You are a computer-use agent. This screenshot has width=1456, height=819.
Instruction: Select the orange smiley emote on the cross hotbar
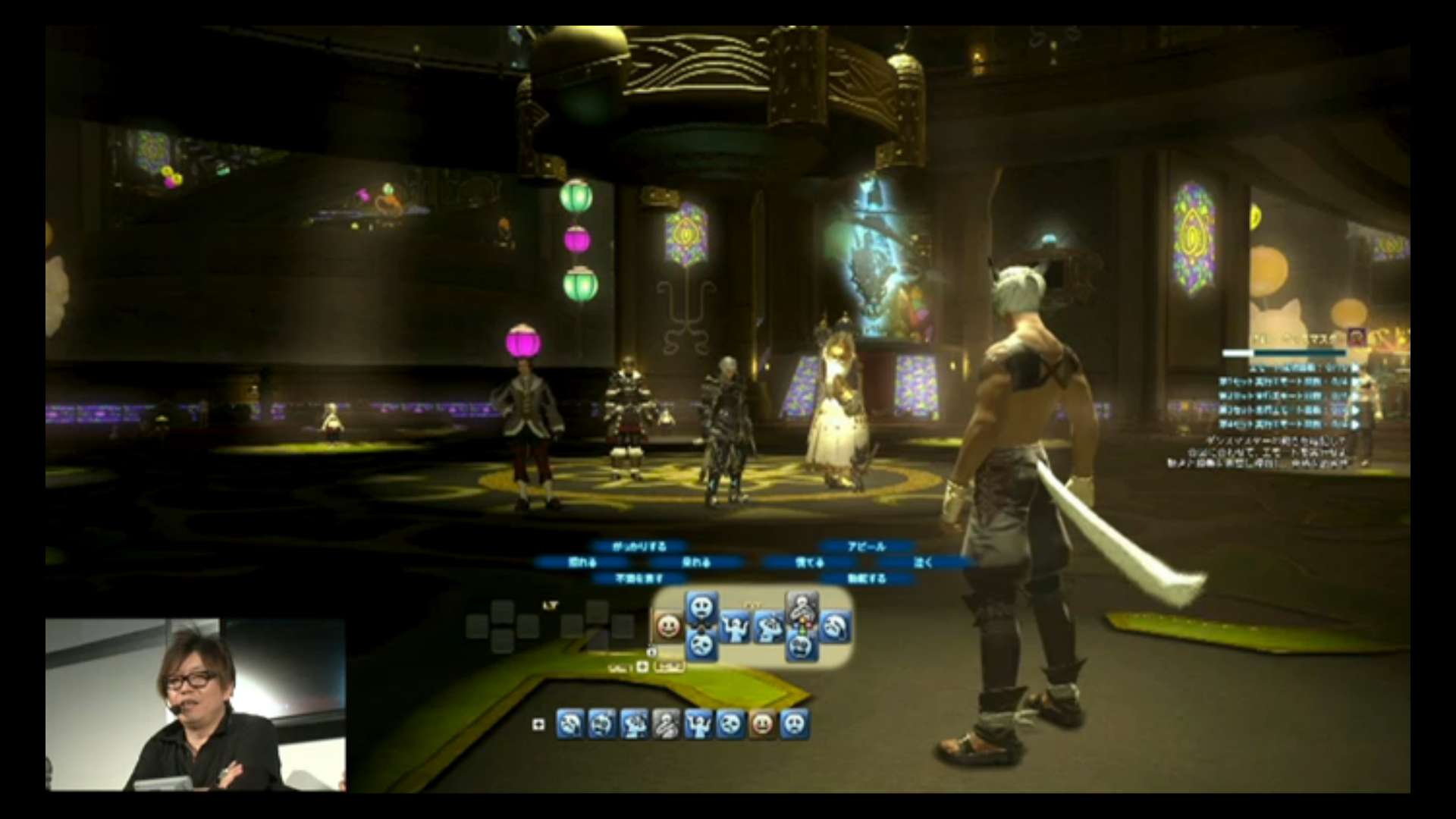tap(668, 626)
